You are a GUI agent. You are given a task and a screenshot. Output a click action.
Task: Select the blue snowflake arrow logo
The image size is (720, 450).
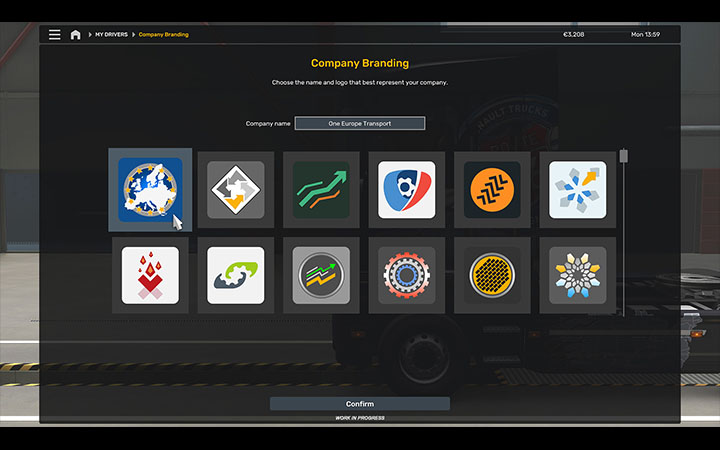(577, 189)
